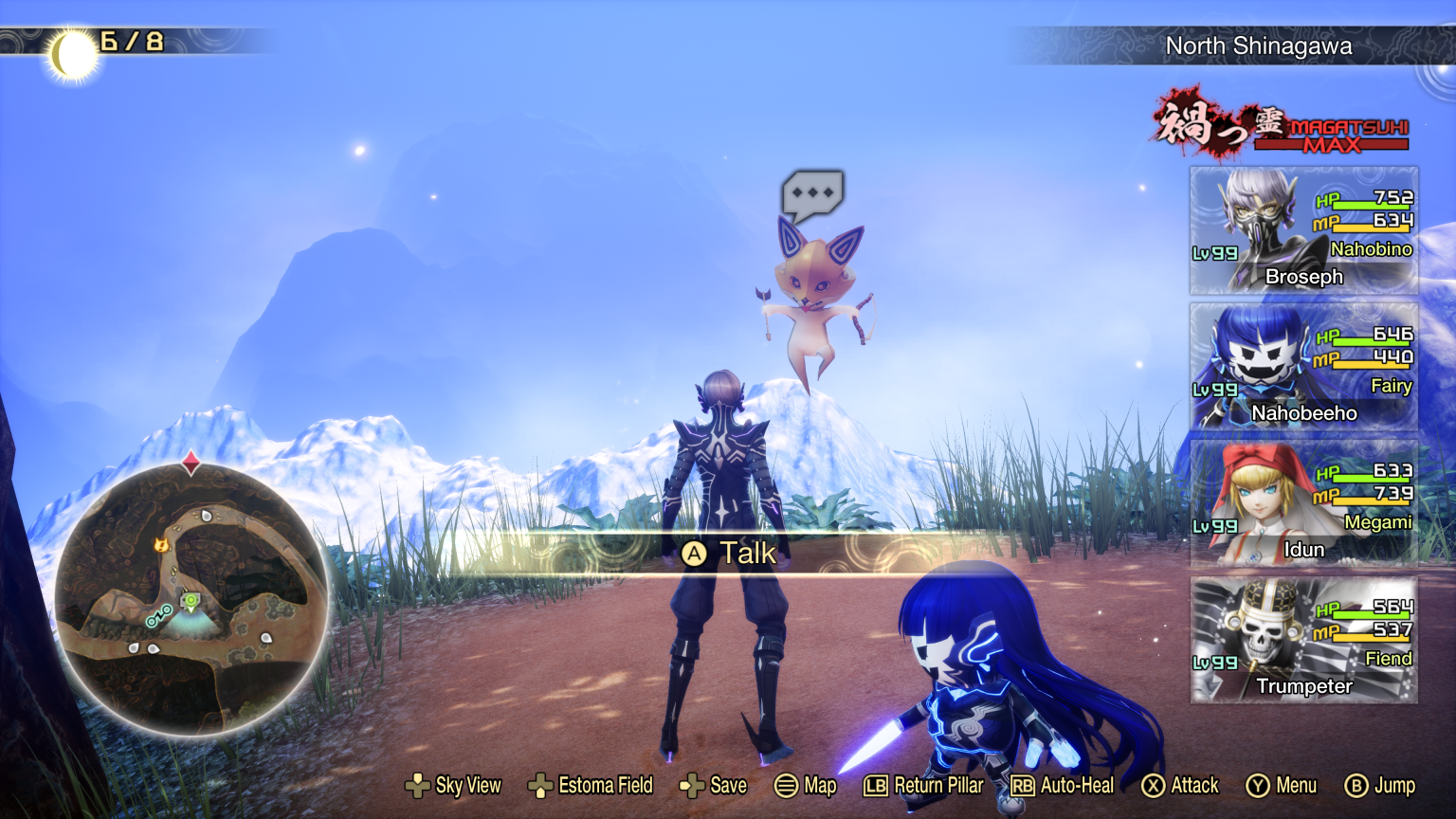
Task: Activate the Sky View option
Action: pos(453,786)
